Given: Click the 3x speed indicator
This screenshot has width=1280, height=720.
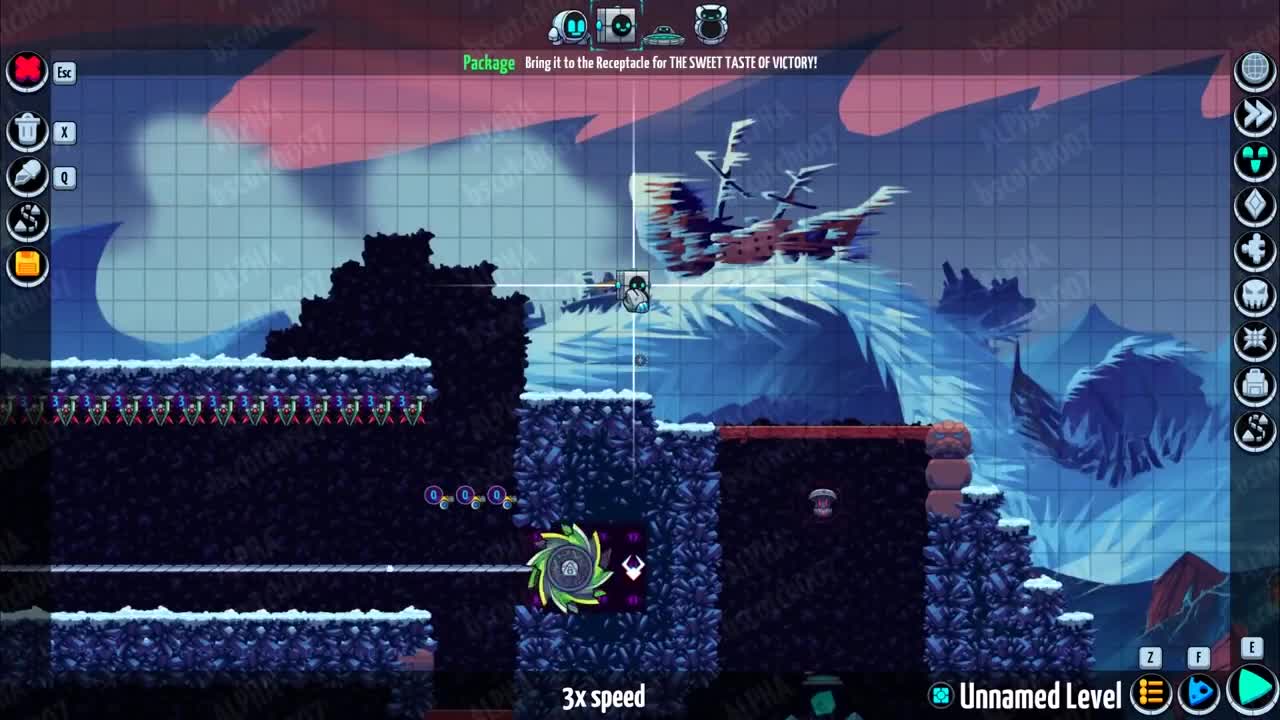Looking at the screenshot, I should click(605, 697).
